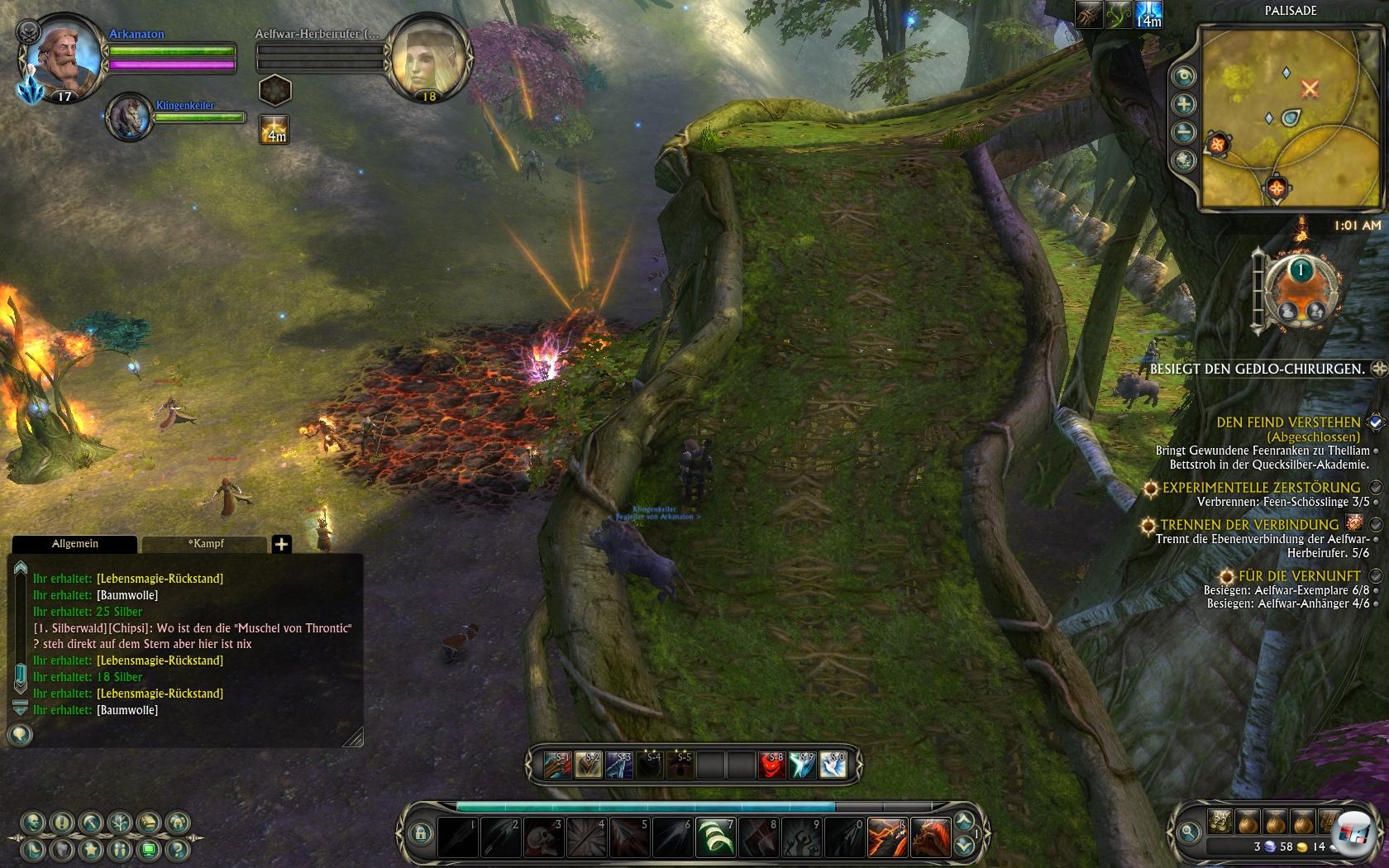Select the Experimentelle Zerstörung quest in tracker
This screenshot has height=868, width=1389.
(x=1260, y=488)
